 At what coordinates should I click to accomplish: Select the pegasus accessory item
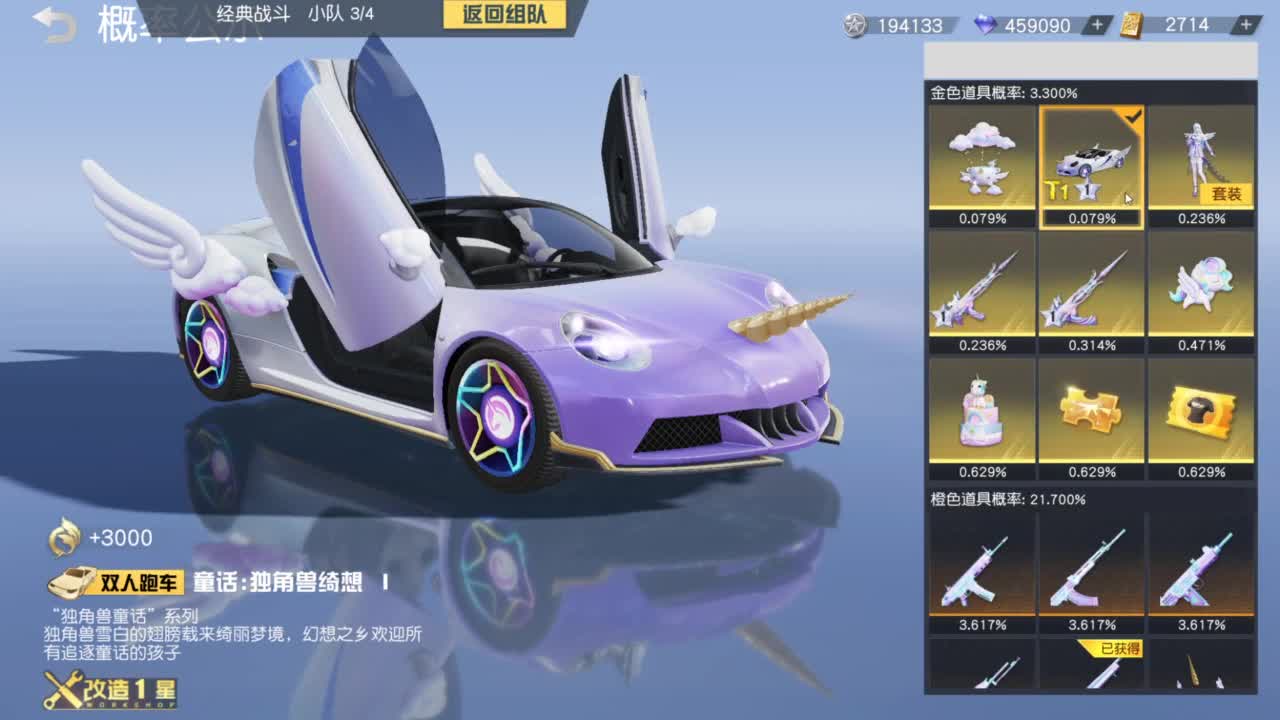(x=1202, y=288)
